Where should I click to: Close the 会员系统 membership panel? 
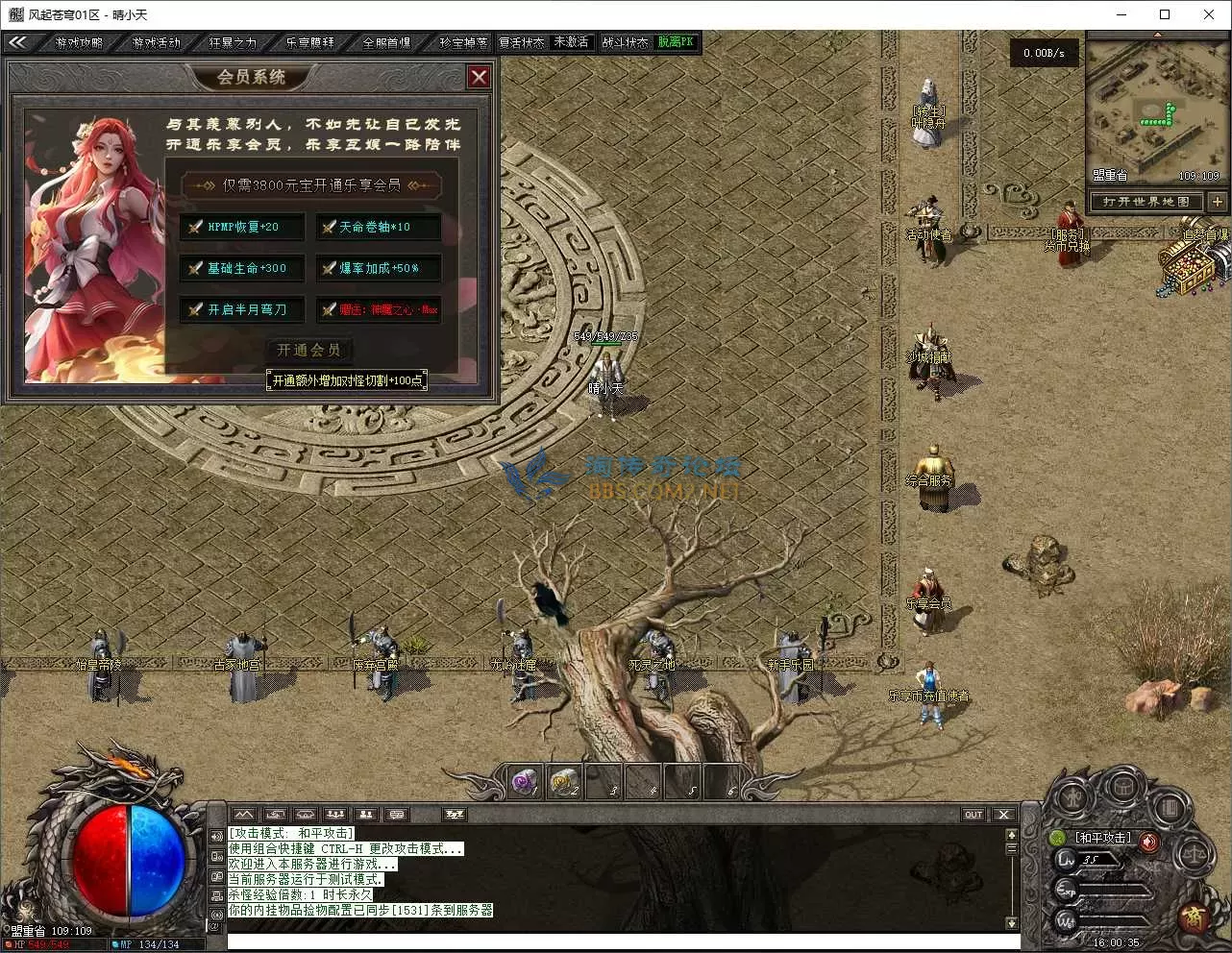click(x=479, y=77)
